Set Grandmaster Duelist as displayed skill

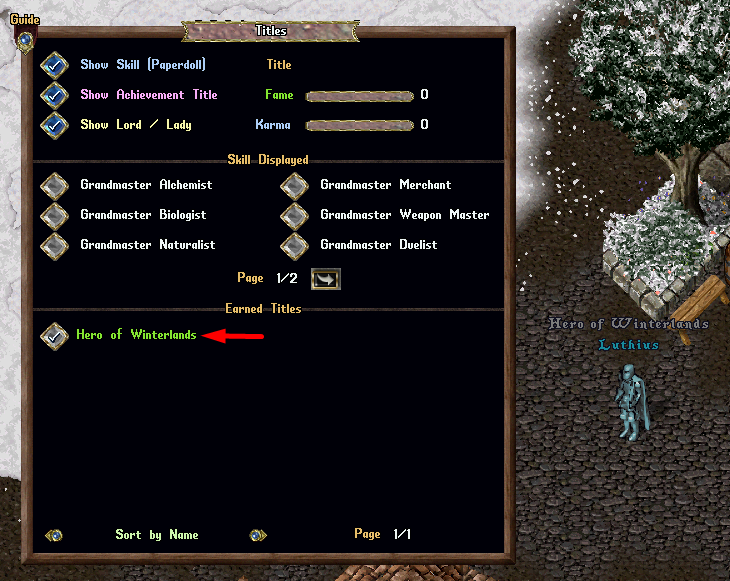pyautogui.click(x=294, y=246)
